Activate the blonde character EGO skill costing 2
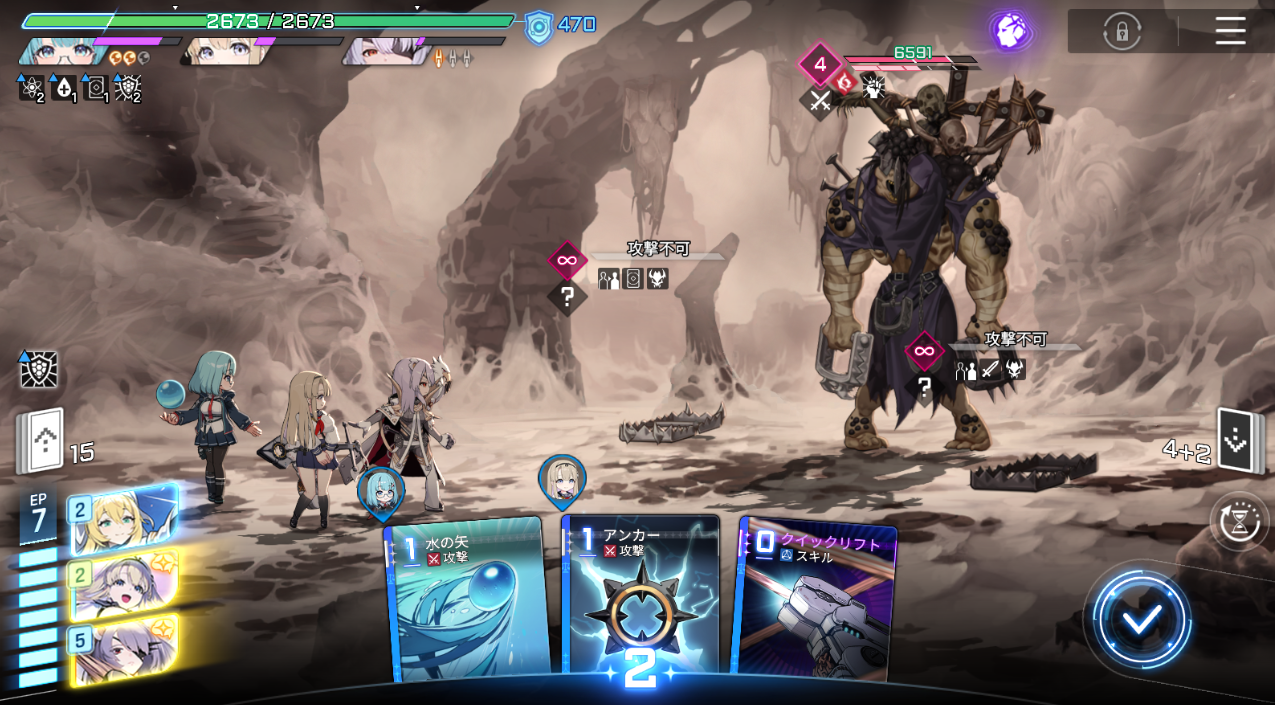Viewport: 1275px width, 705px height. click(123, 520)
